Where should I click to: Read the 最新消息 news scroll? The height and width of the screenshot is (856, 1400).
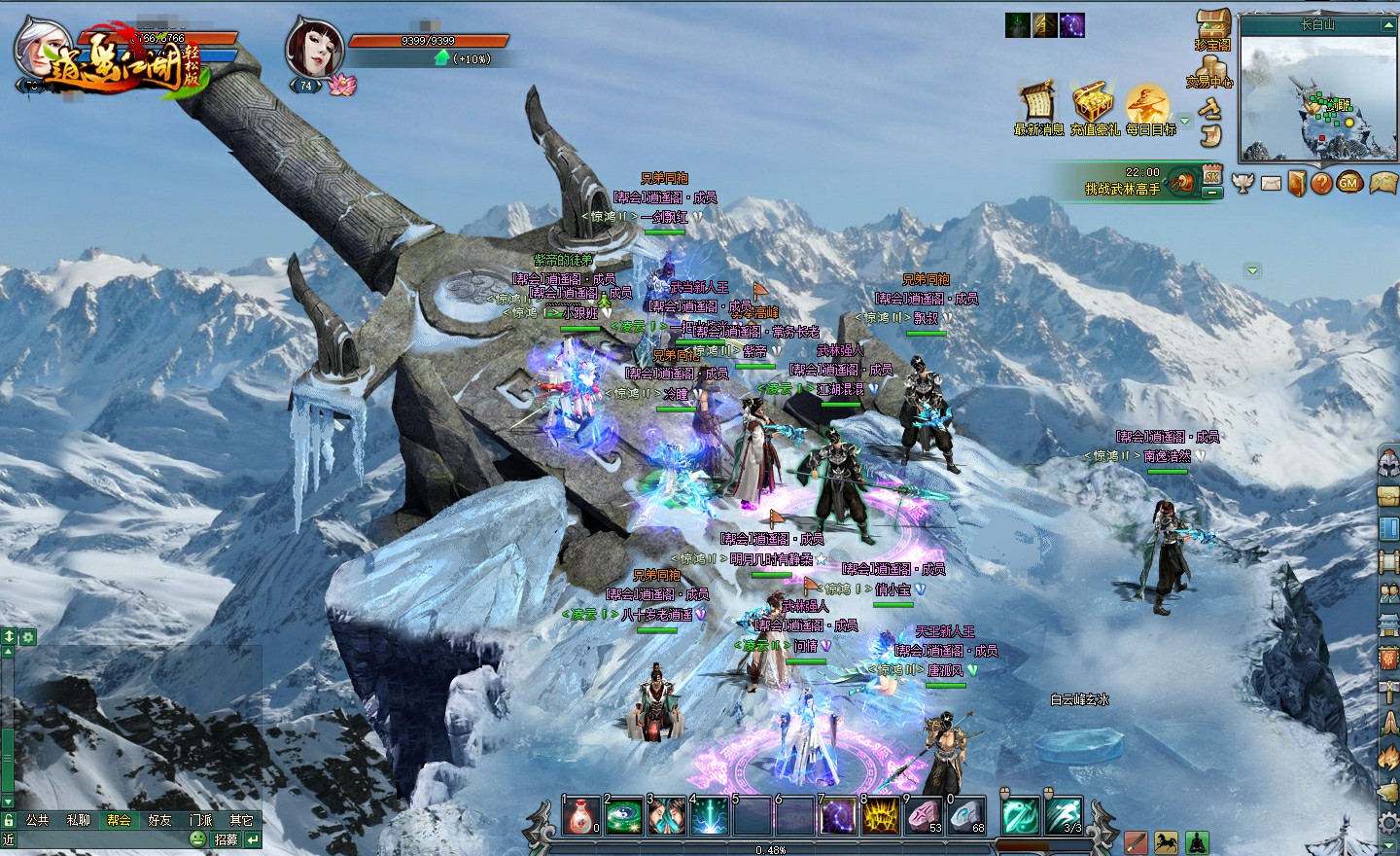tap(1037, 105)
